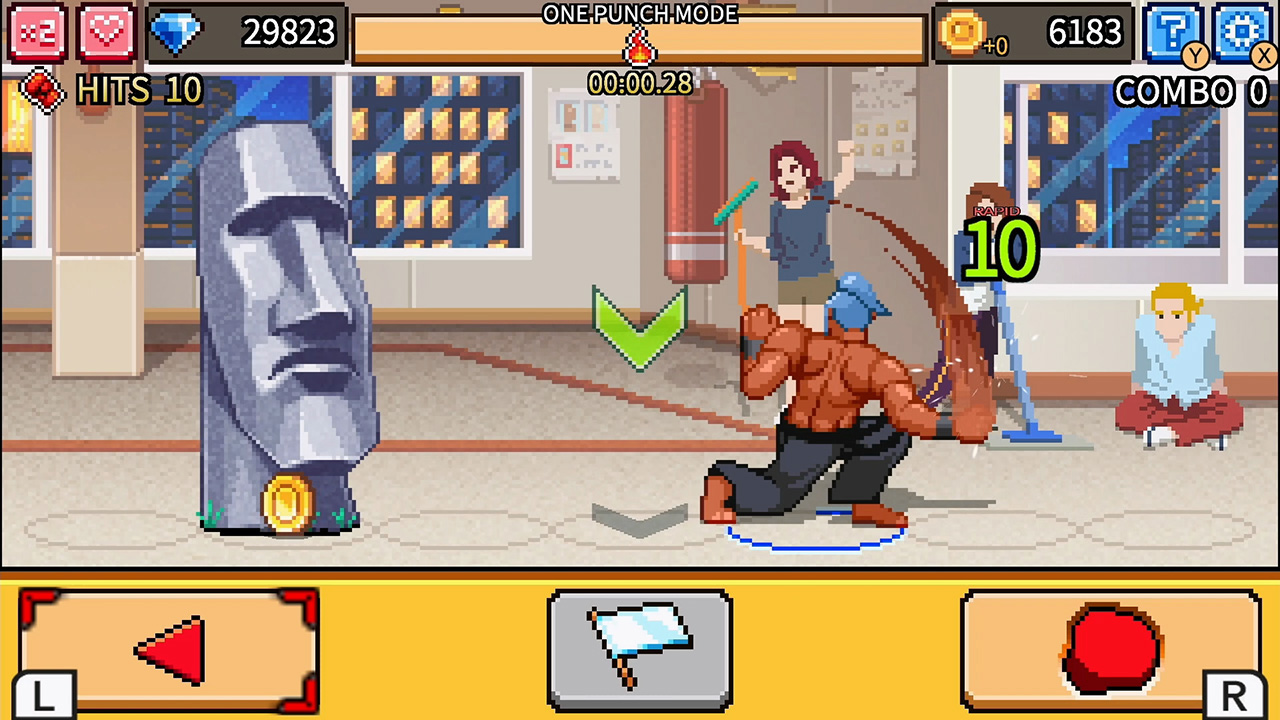1280x720 pixels.
Task: Select the ONE PUNCH MODE header
Action: pyautogui.click(x=640, y=13)
